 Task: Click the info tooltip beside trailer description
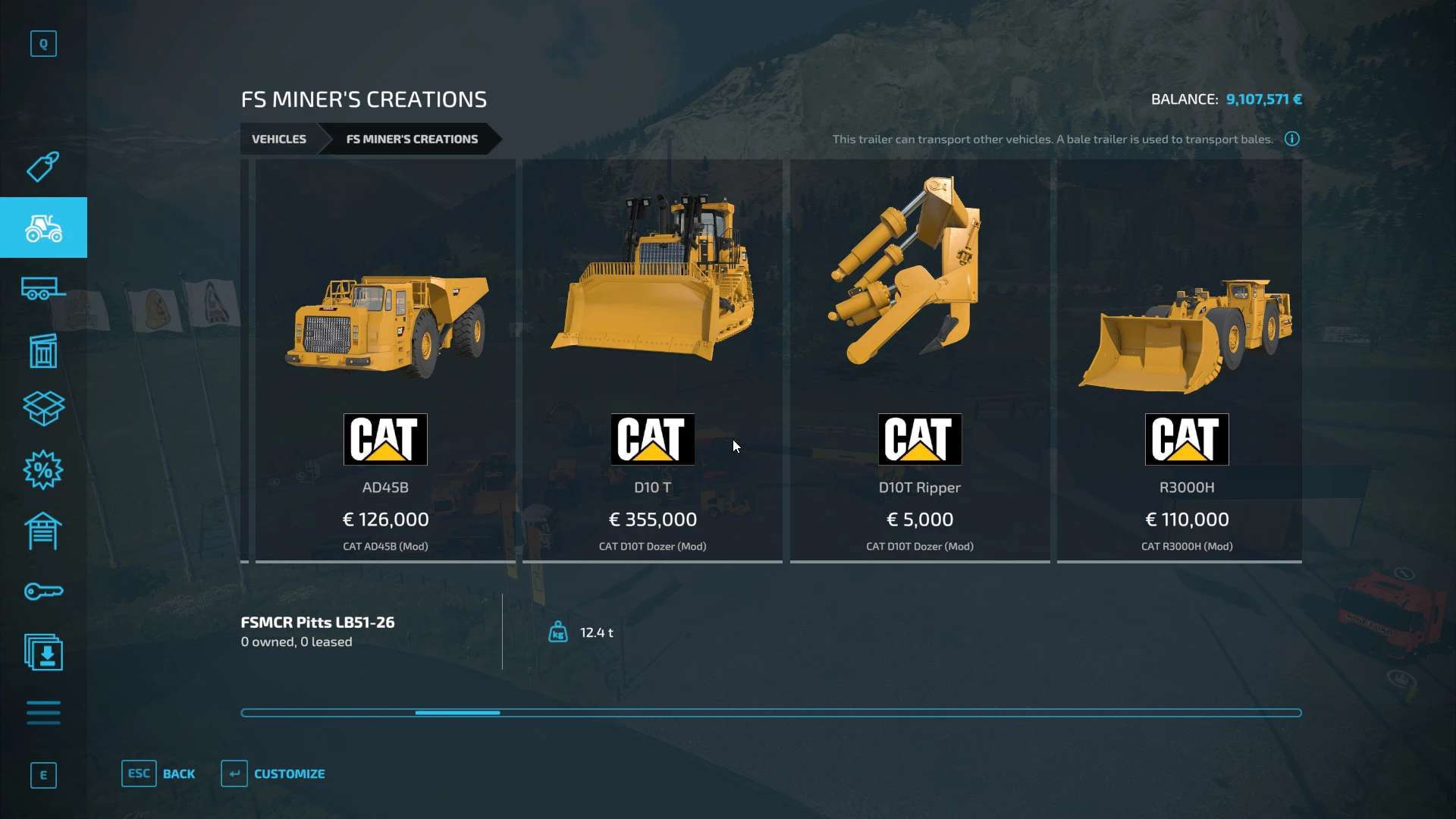(1292, 139)
